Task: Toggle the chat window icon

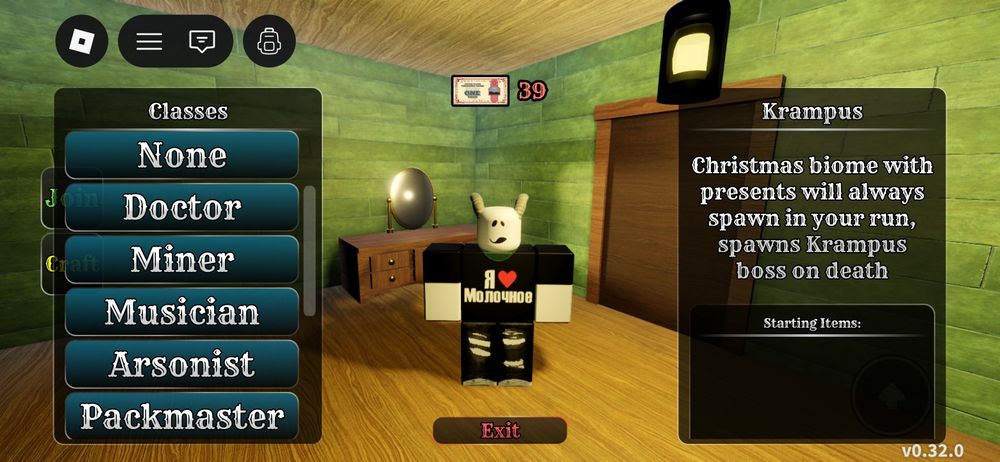Action: tap(202, 41)
